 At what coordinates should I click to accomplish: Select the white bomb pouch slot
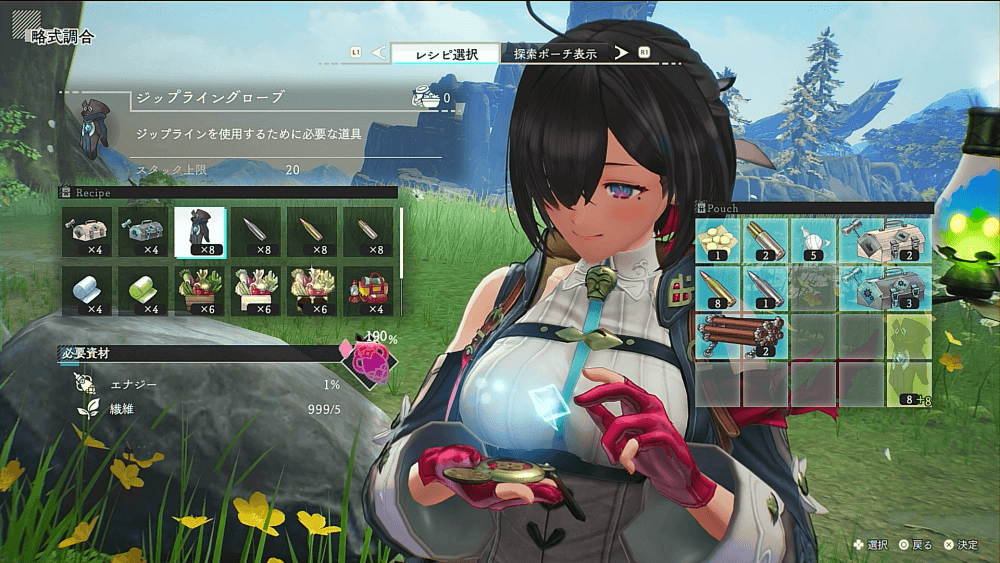pyautogui.click(x=812, y=241)
